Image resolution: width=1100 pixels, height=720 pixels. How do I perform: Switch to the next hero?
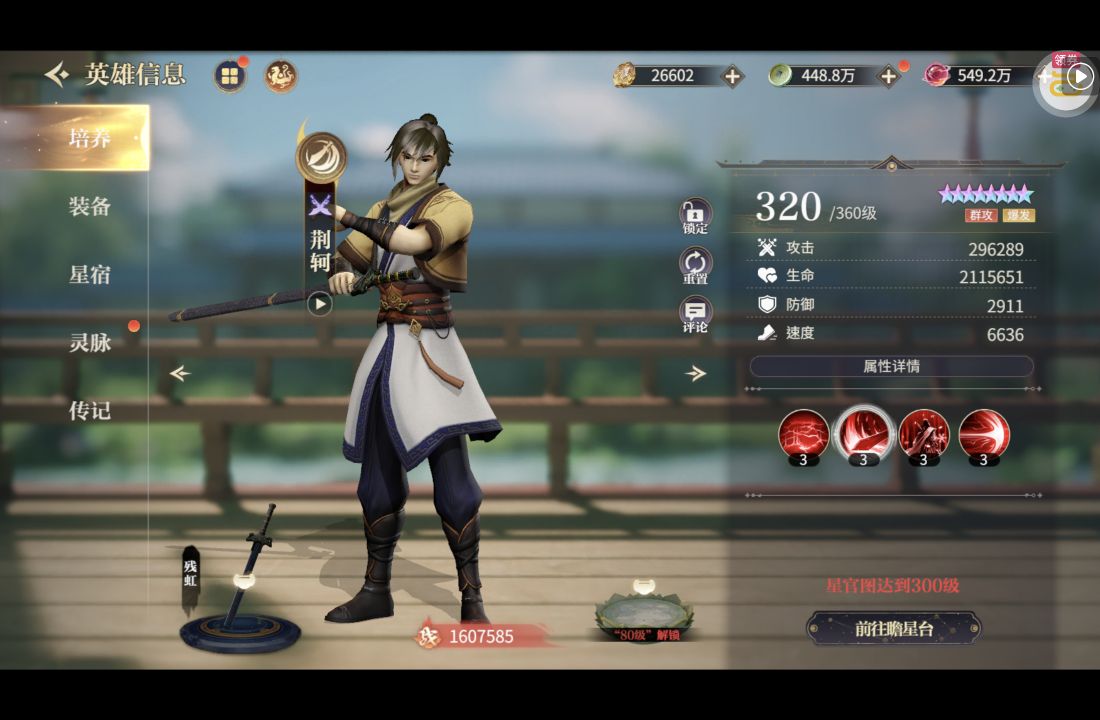(x=696, y=374)
